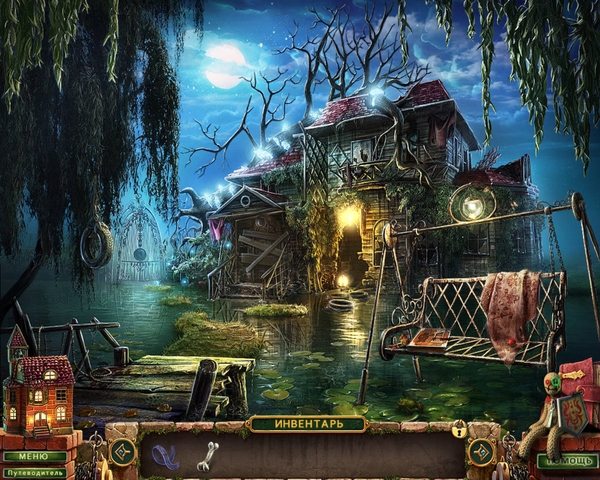600x480 pixels.
Task: Toggle the inventory padlock
Action: point(458,430)
